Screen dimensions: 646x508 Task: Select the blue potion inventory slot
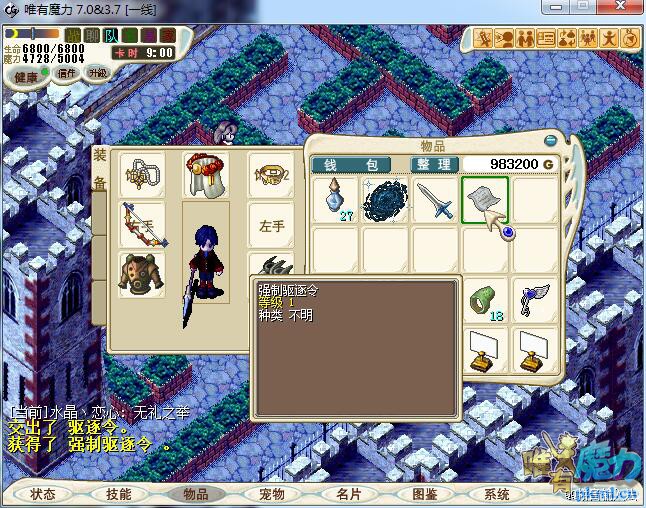pyautogui.click(x=335, y=201)
